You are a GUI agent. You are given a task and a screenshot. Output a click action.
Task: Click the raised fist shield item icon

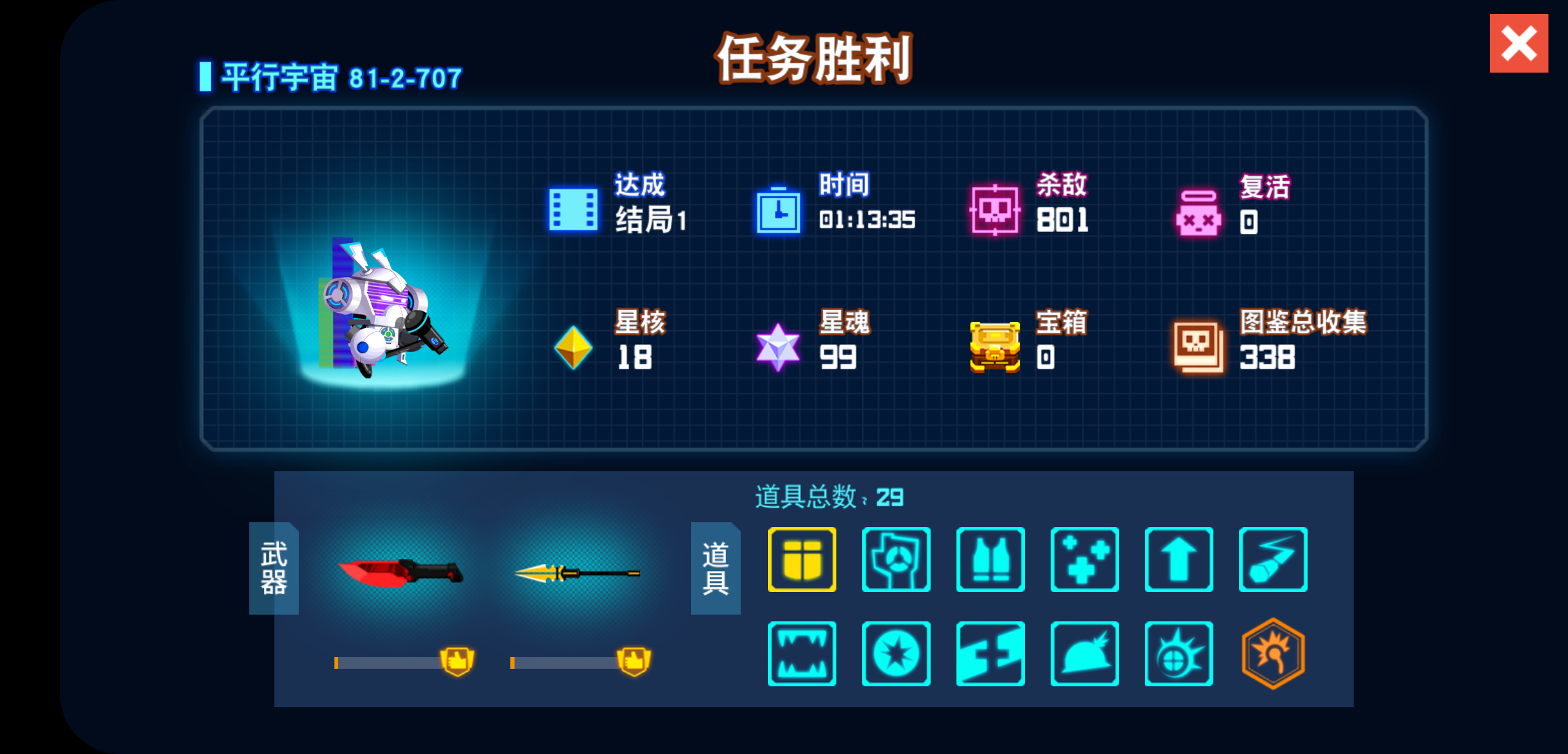pyautogui.click(x=896, y=560)
